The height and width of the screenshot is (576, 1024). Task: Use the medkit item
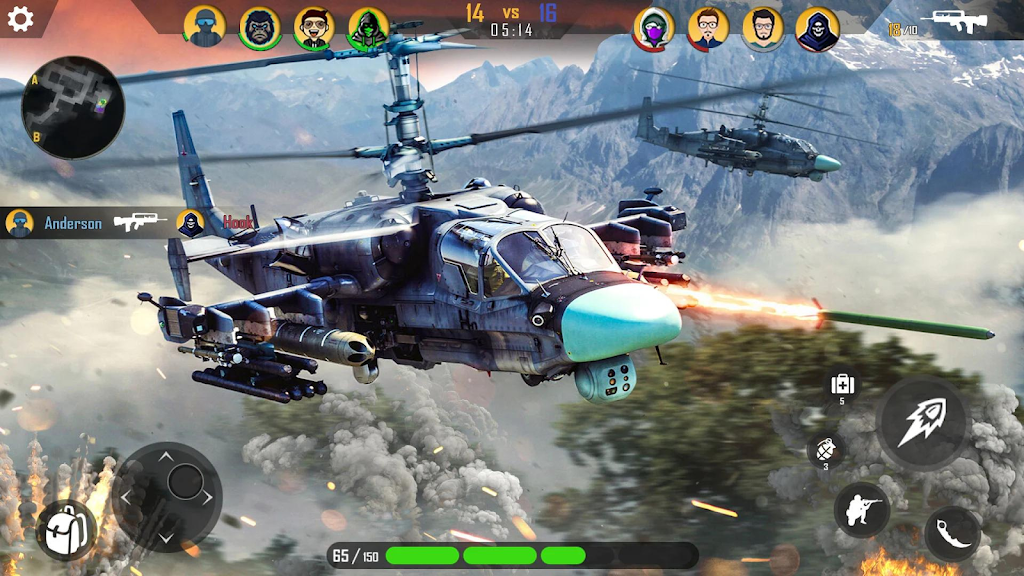pos(842,385)
